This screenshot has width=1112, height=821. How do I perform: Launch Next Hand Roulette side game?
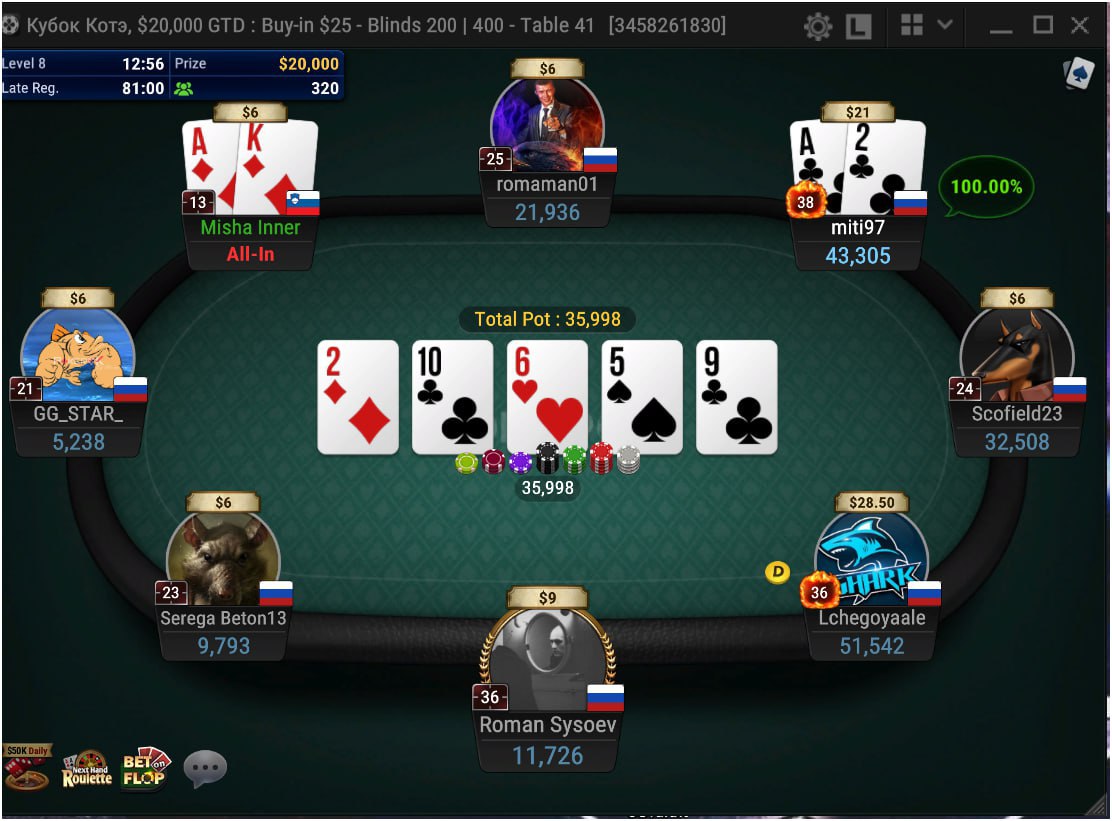click(x=87, y=768)
